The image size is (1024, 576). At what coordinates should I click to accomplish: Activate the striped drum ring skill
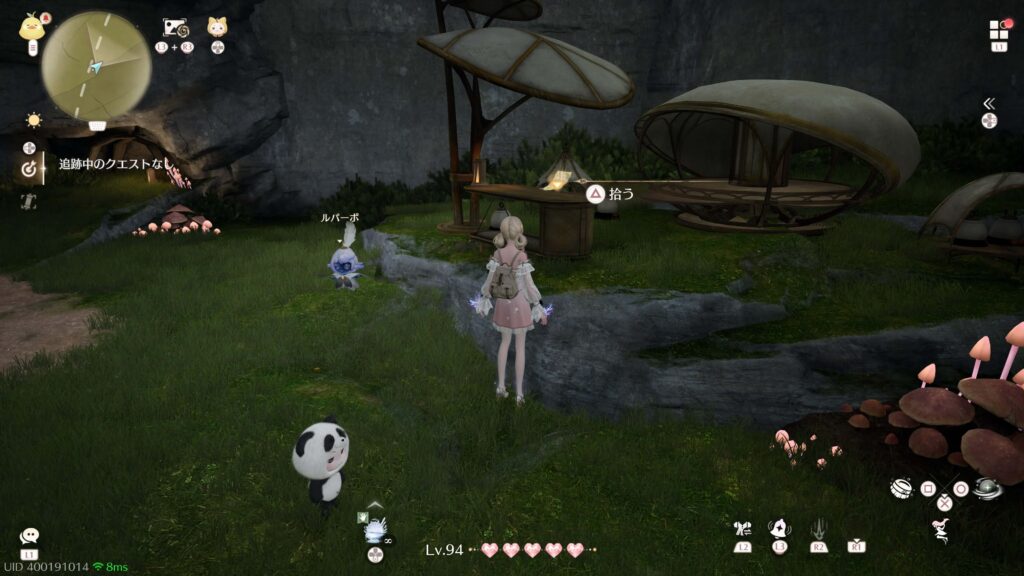click(901, 488)
